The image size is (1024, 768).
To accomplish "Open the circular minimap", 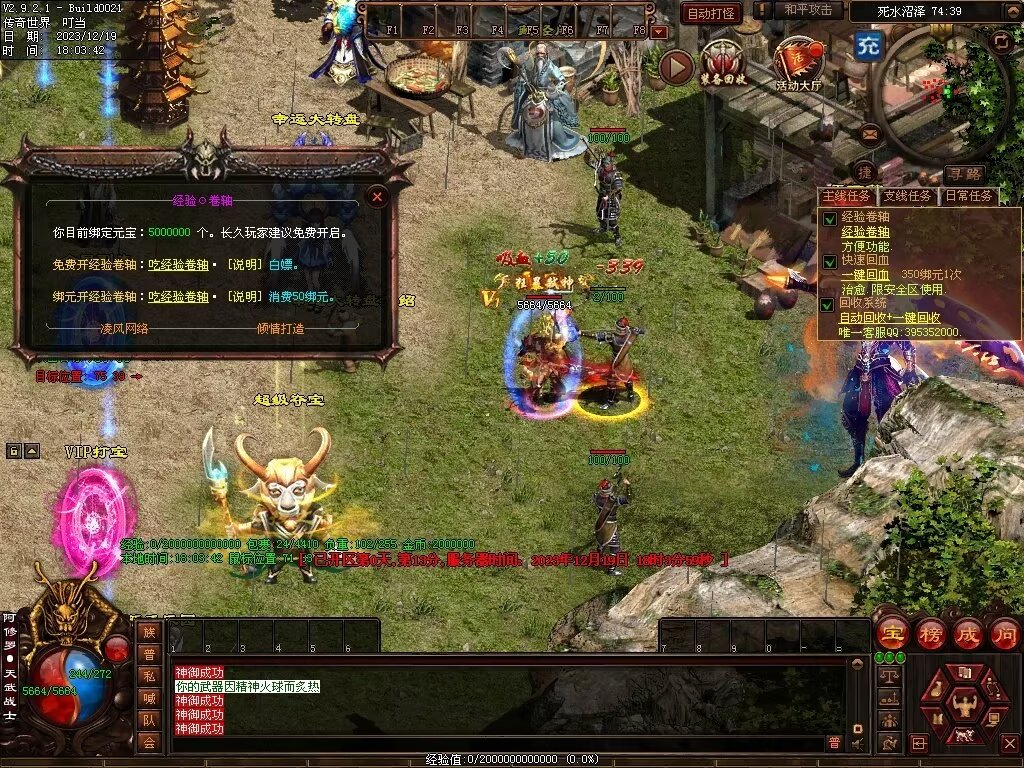I will point(940,95).
